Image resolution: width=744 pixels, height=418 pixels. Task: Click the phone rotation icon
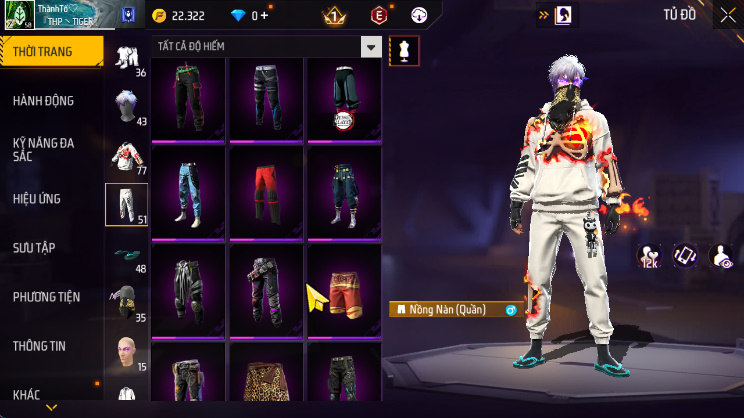coord(684,256)
